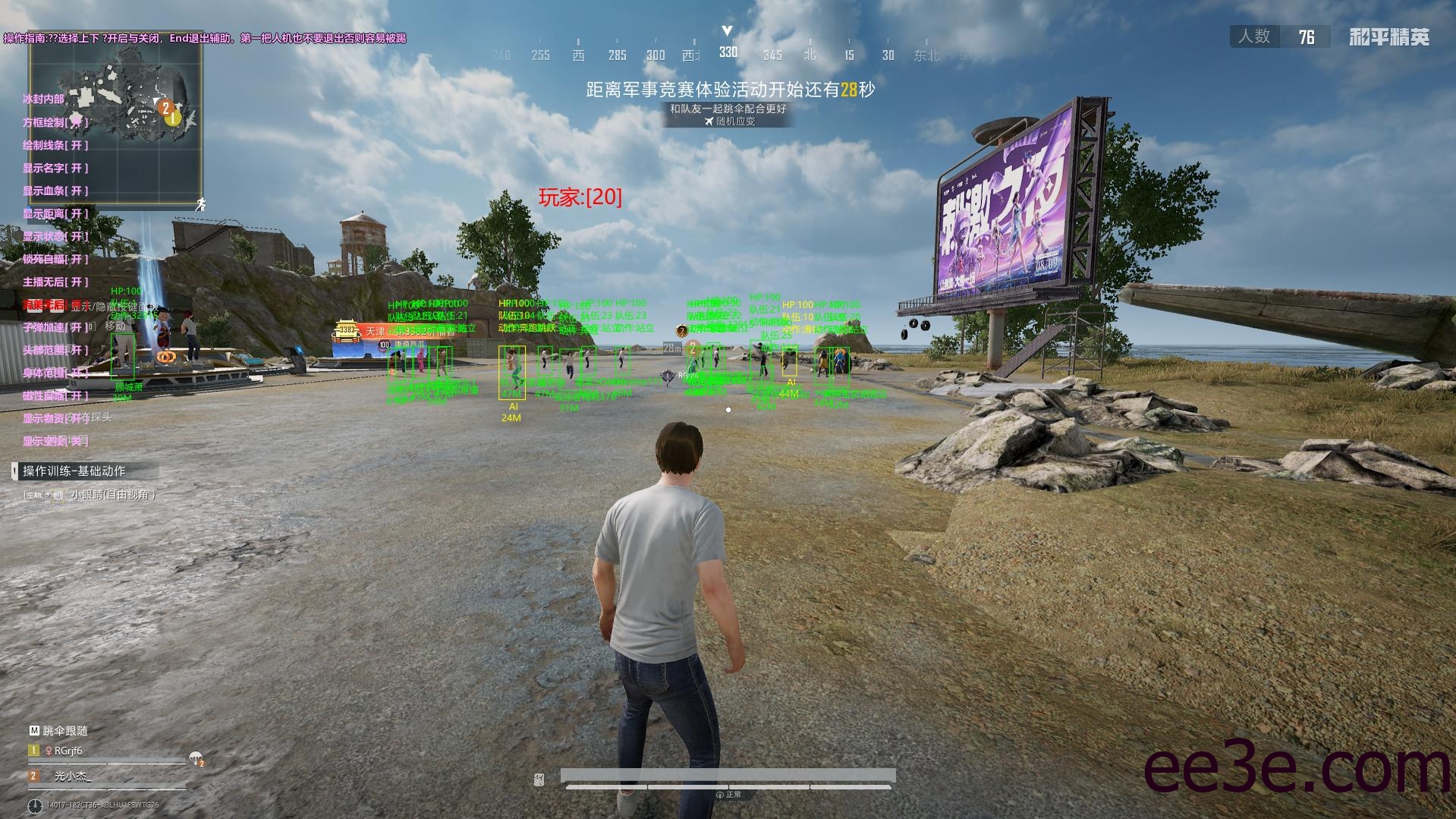Activate 跳伞跟随 parachute follow
Image resolution: width=1456 pixels, height=819 pixels.
59,730
